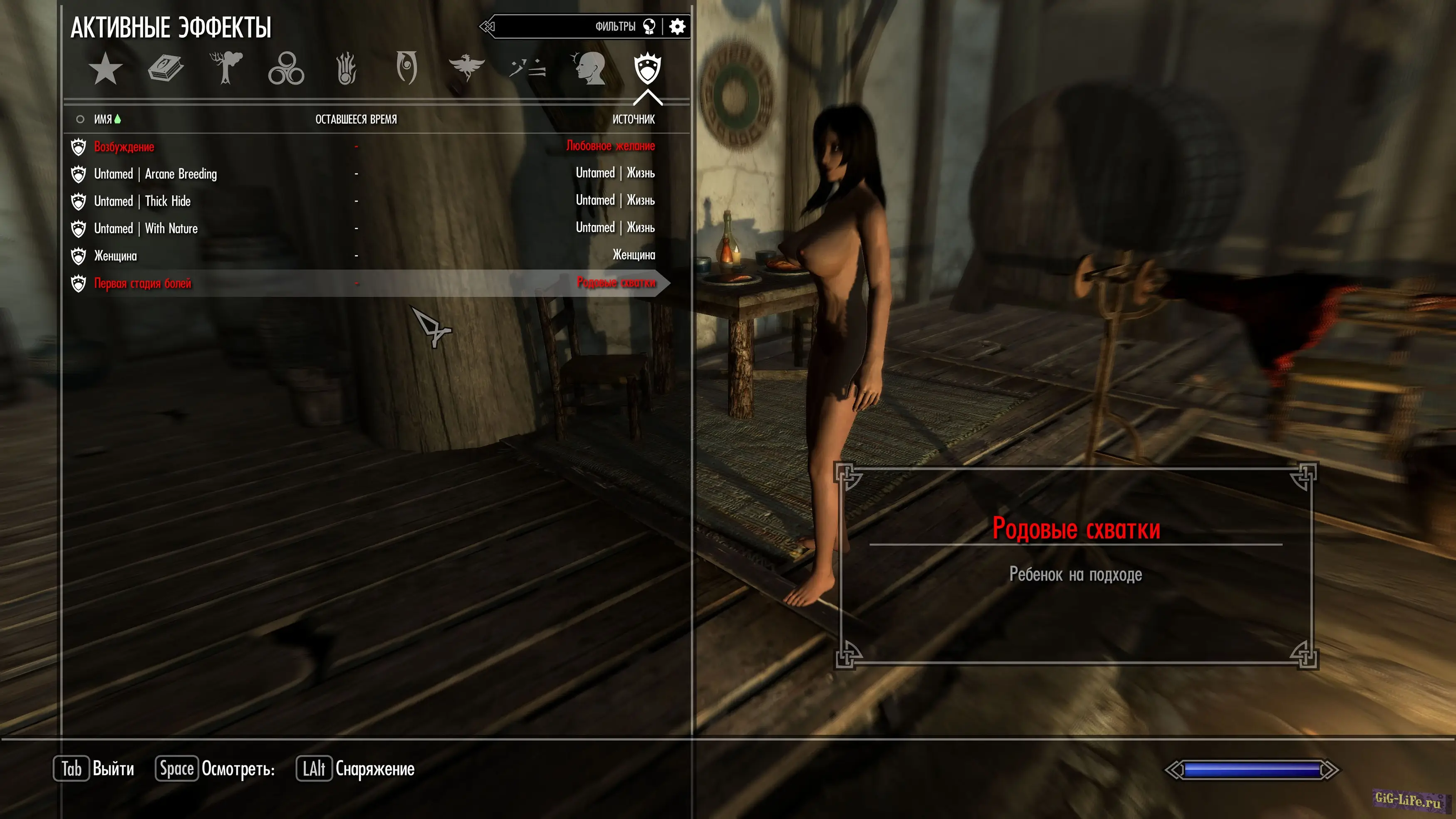Open the star Favorites category
The height and width of the screenshot is (819, 1456).
point(105,69)
